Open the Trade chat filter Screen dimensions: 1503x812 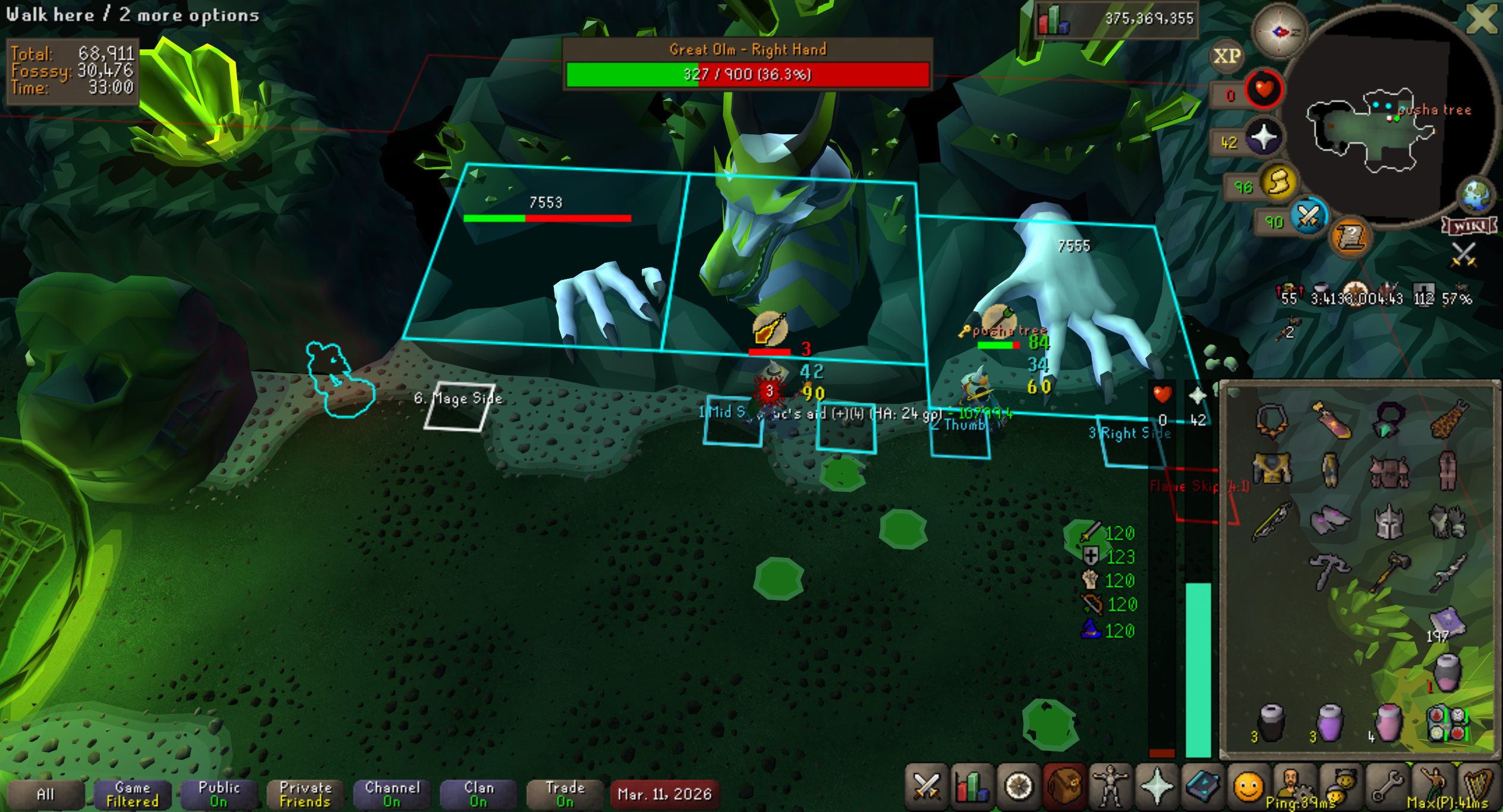click(x=565, y=794)
